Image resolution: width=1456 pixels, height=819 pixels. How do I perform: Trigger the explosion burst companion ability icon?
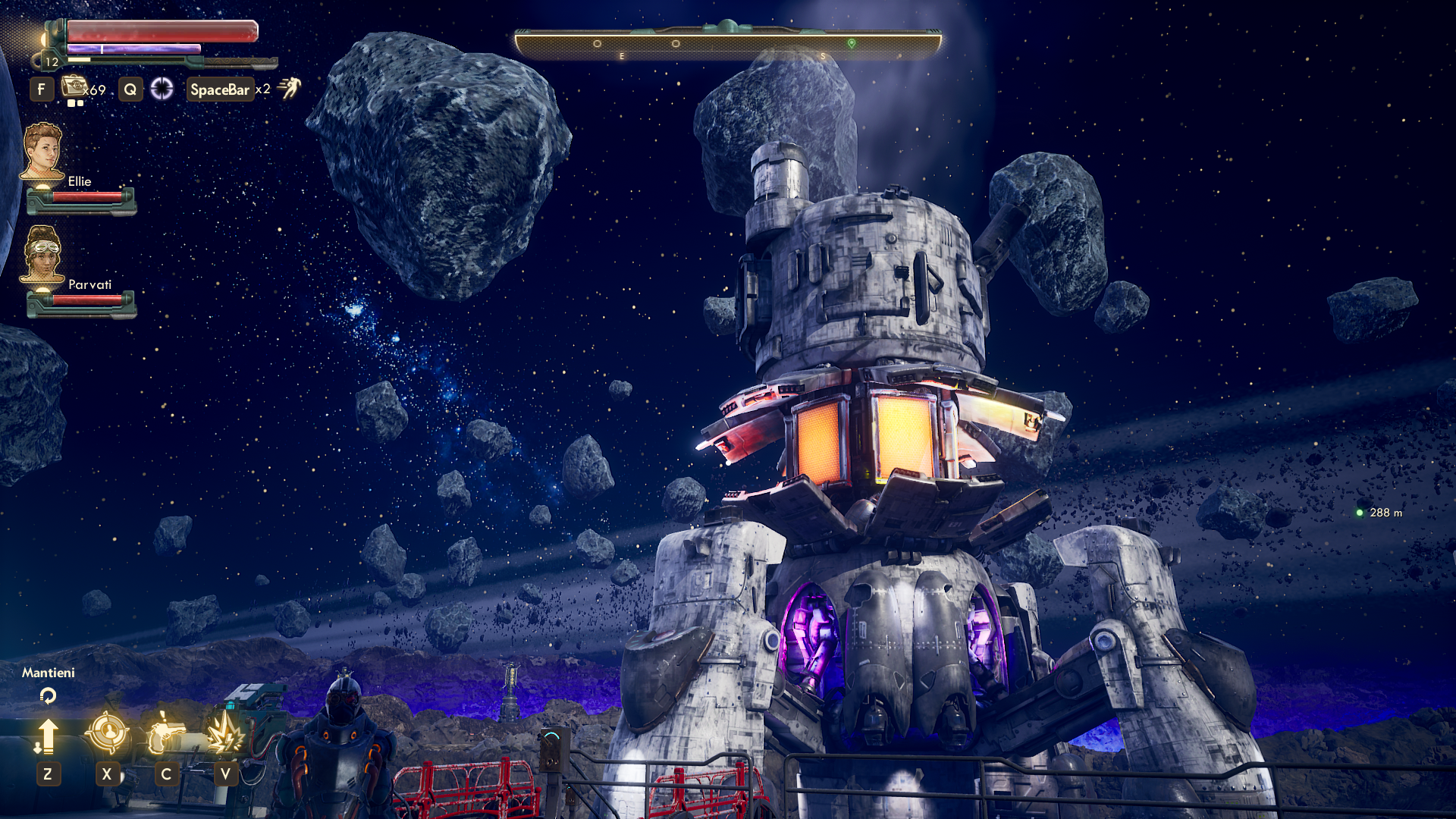[225, 734]
